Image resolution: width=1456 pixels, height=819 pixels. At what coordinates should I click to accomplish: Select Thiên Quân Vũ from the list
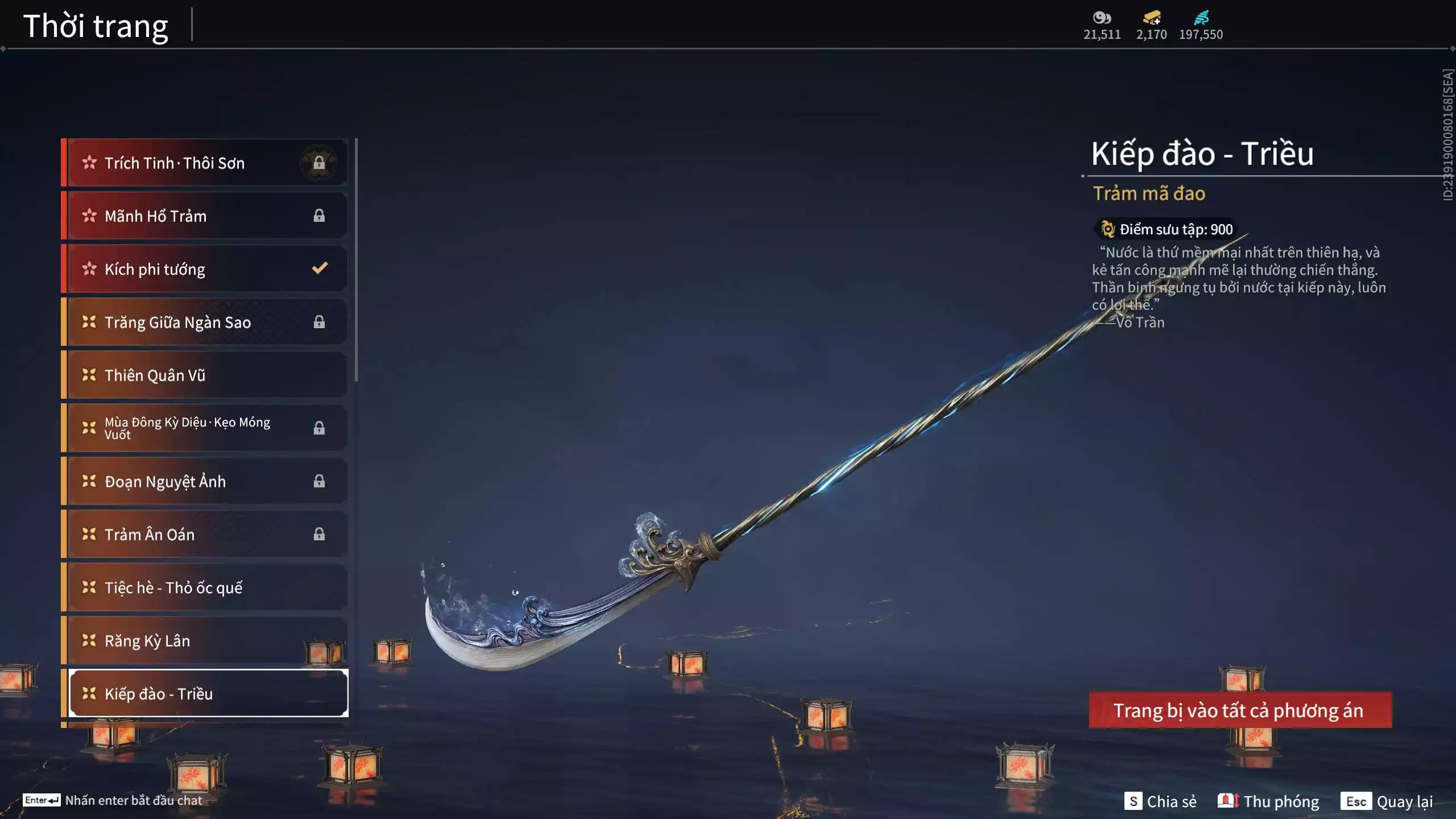point(205,375)
